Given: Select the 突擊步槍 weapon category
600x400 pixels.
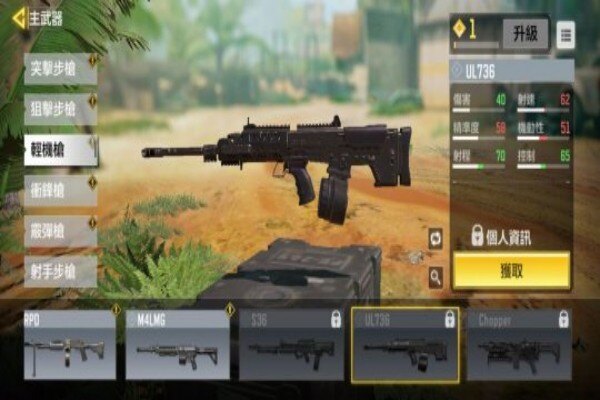Looking at the screenshot, I should point(60,69).
